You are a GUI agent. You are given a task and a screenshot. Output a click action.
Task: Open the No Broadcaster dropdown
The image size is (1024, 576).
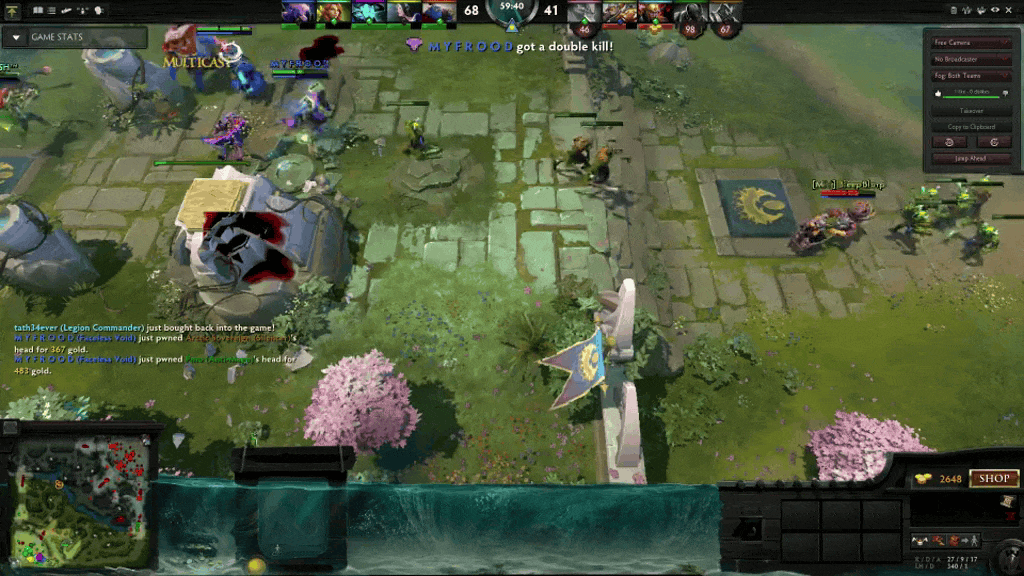(972, 59)
